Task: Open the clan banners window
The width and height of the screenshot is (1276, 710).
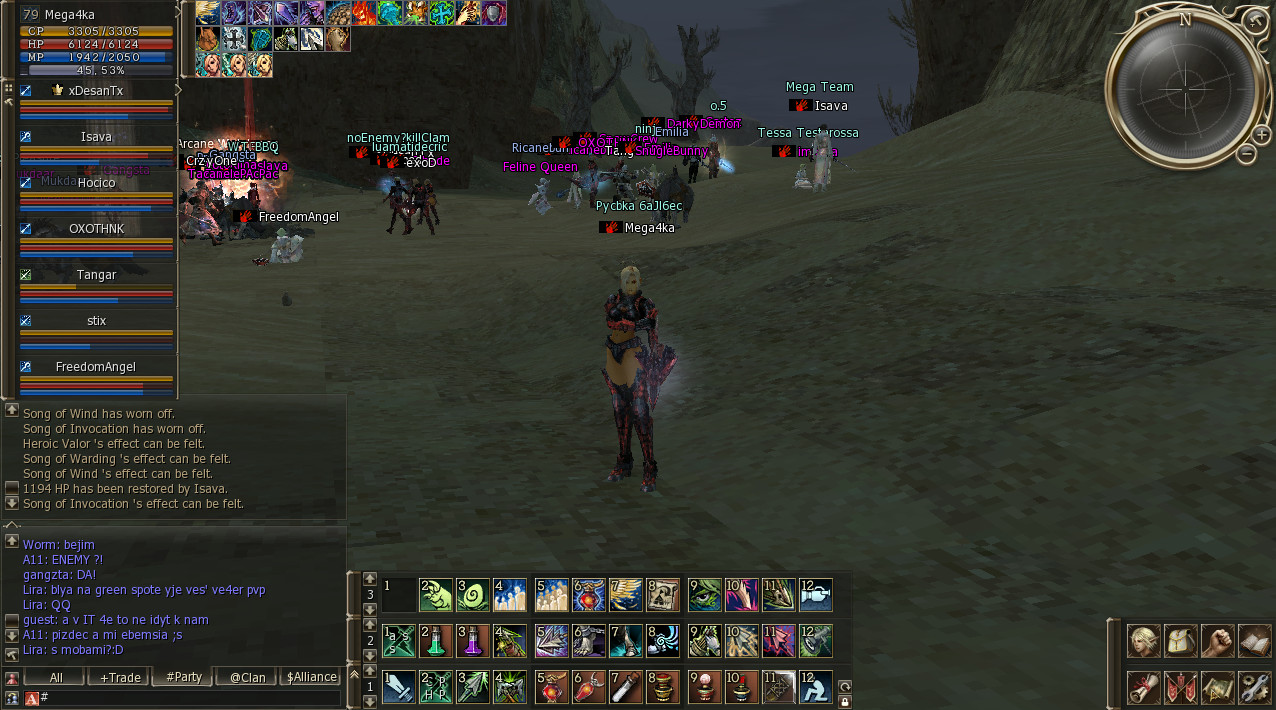Action: (1181, 687)
